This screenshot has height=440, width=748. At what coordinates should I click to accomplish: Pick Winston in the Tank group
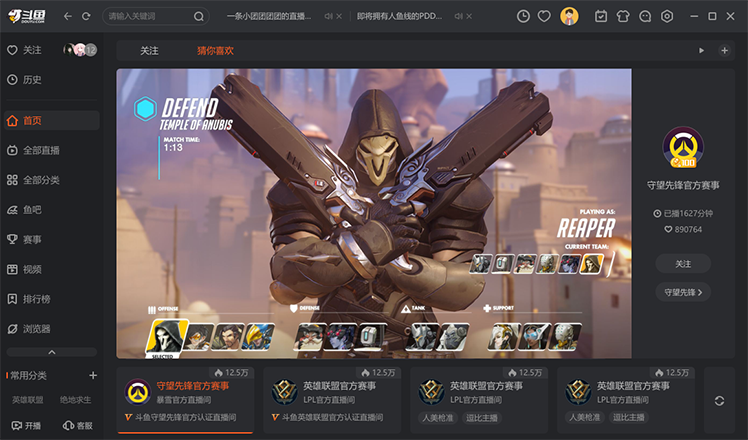(x=451, y=337)
